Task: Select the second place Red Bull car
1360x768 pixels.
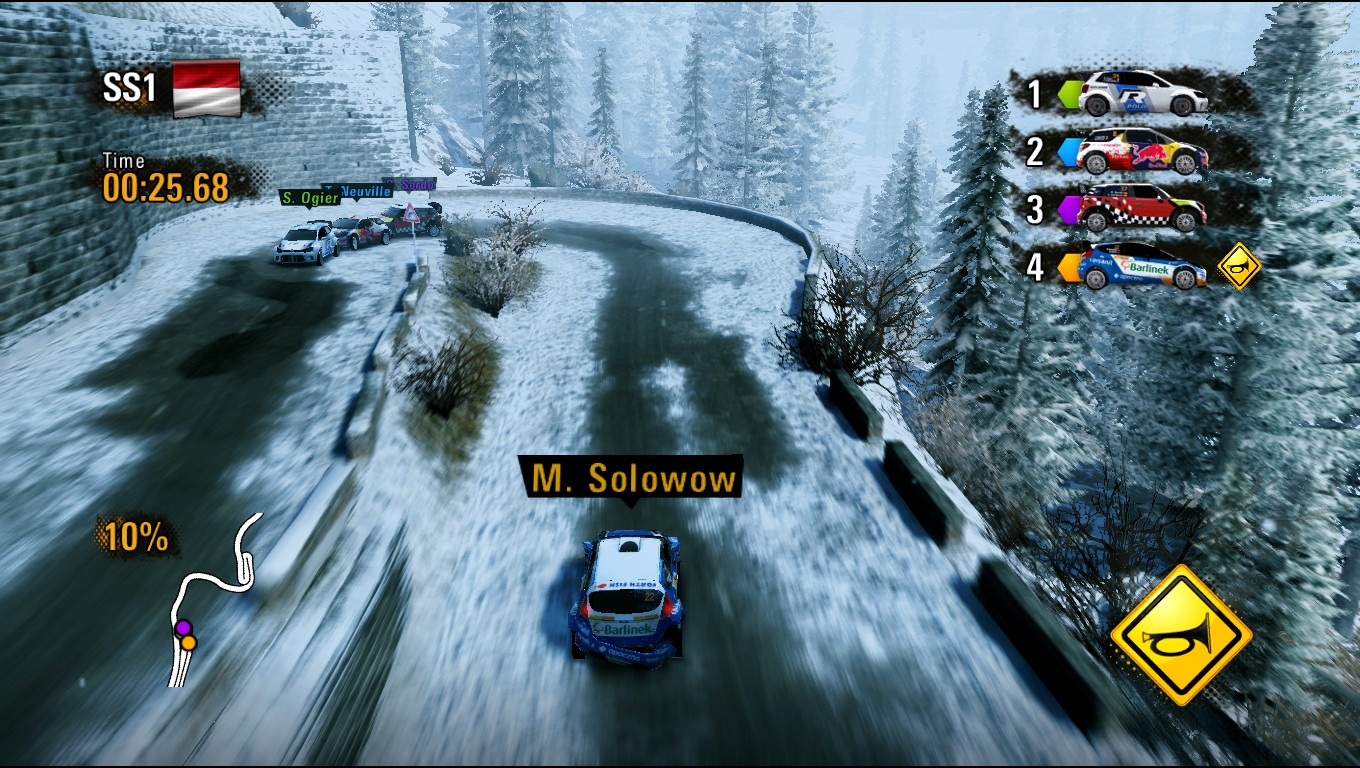Action: (x=1142, y=151)
